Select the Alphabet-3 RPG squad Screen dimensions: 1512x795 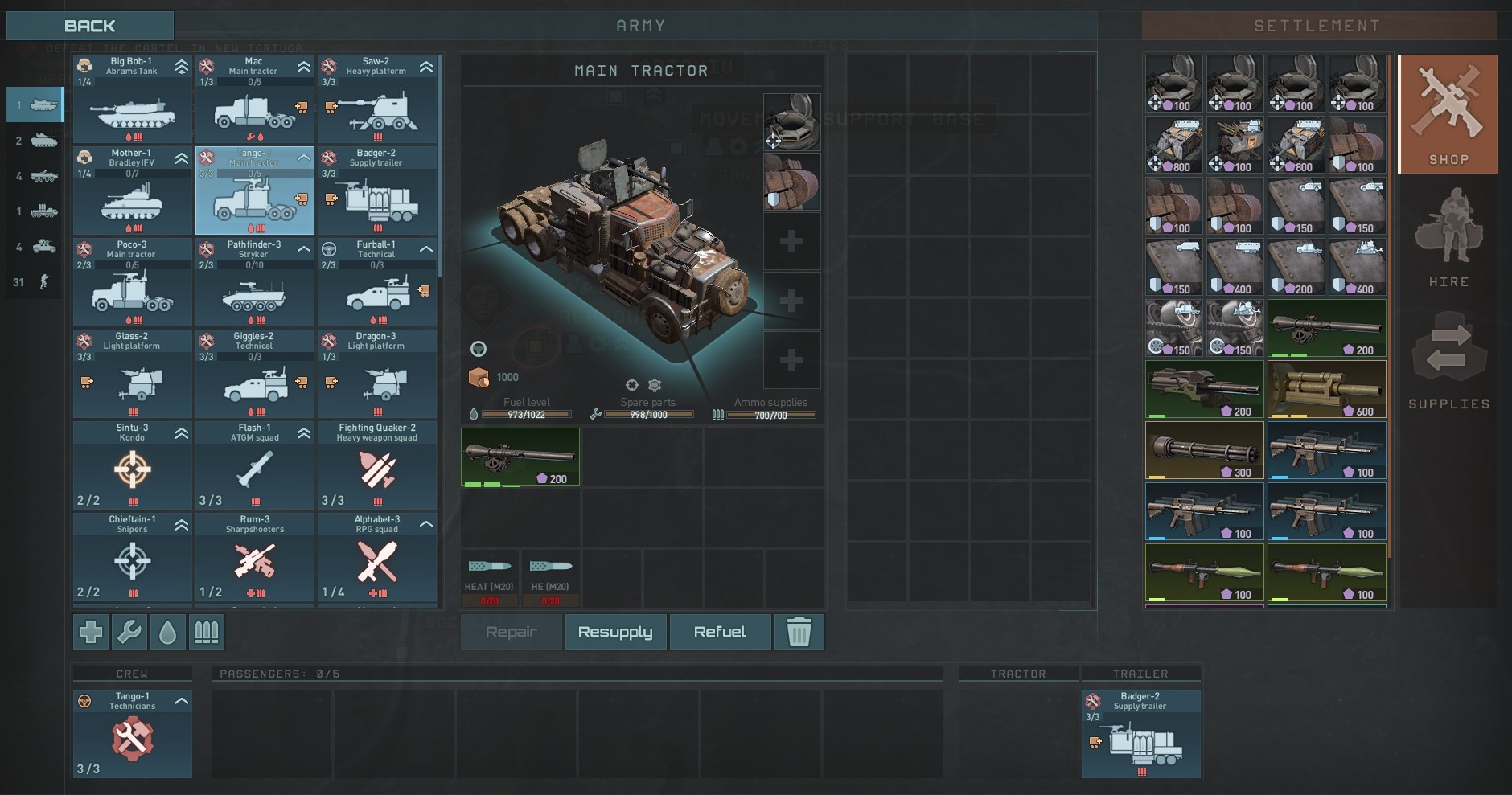click(377, 557)
